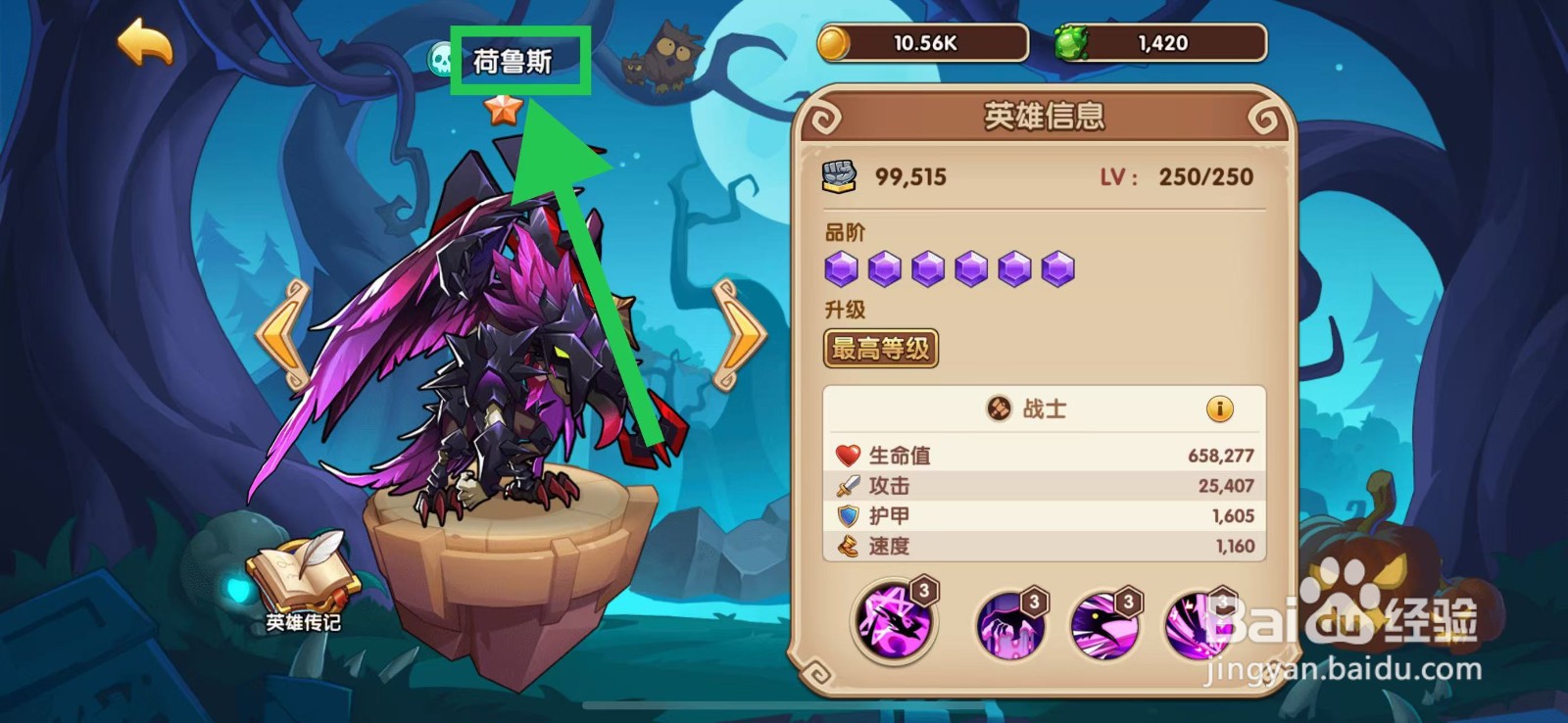Click the heart icon next to 生命值
The width and height of the screenshot is (1568, 723).
click(x=849, y=455)
